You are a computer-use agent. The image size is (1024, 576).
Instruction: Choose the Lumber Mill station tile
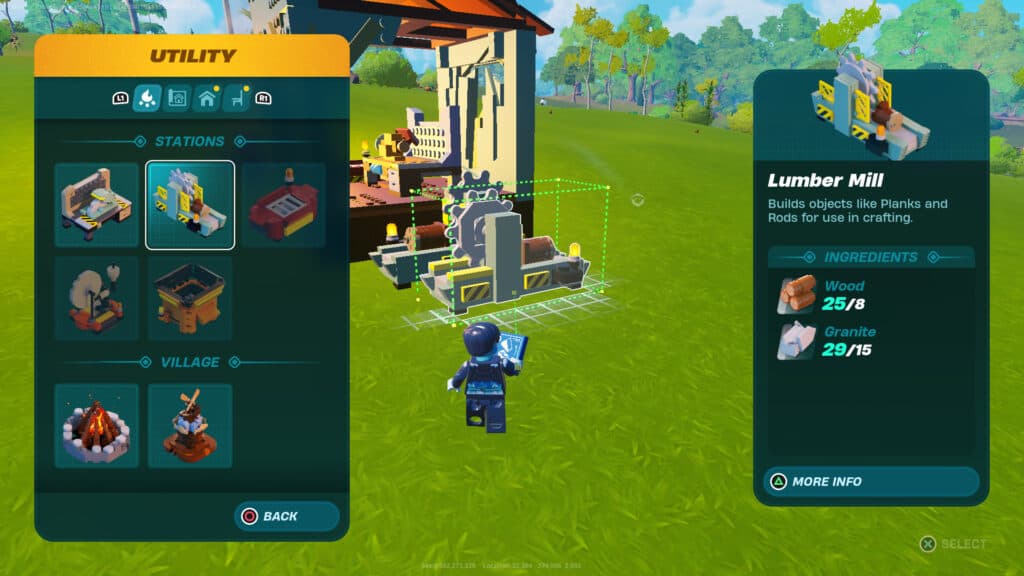click(x=190, y=205)
